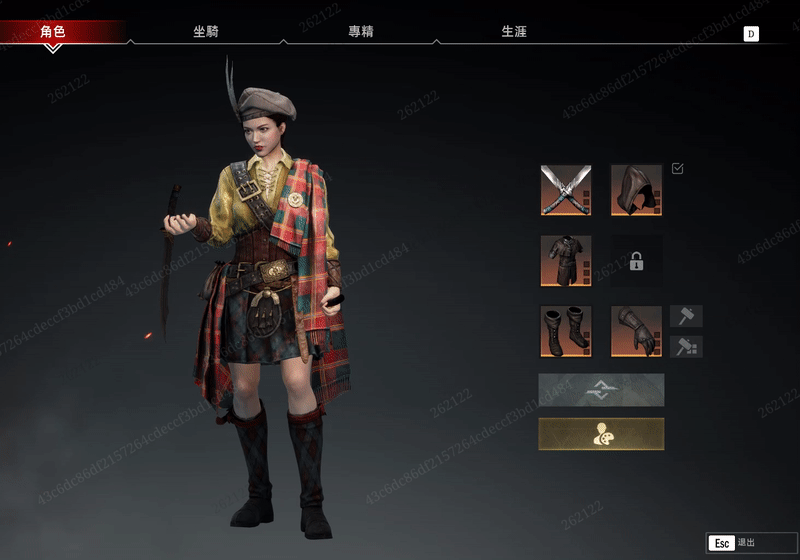This screenshot has height=560, width=800.
Task: Open the gold appearance palette button
Action: 601,434
